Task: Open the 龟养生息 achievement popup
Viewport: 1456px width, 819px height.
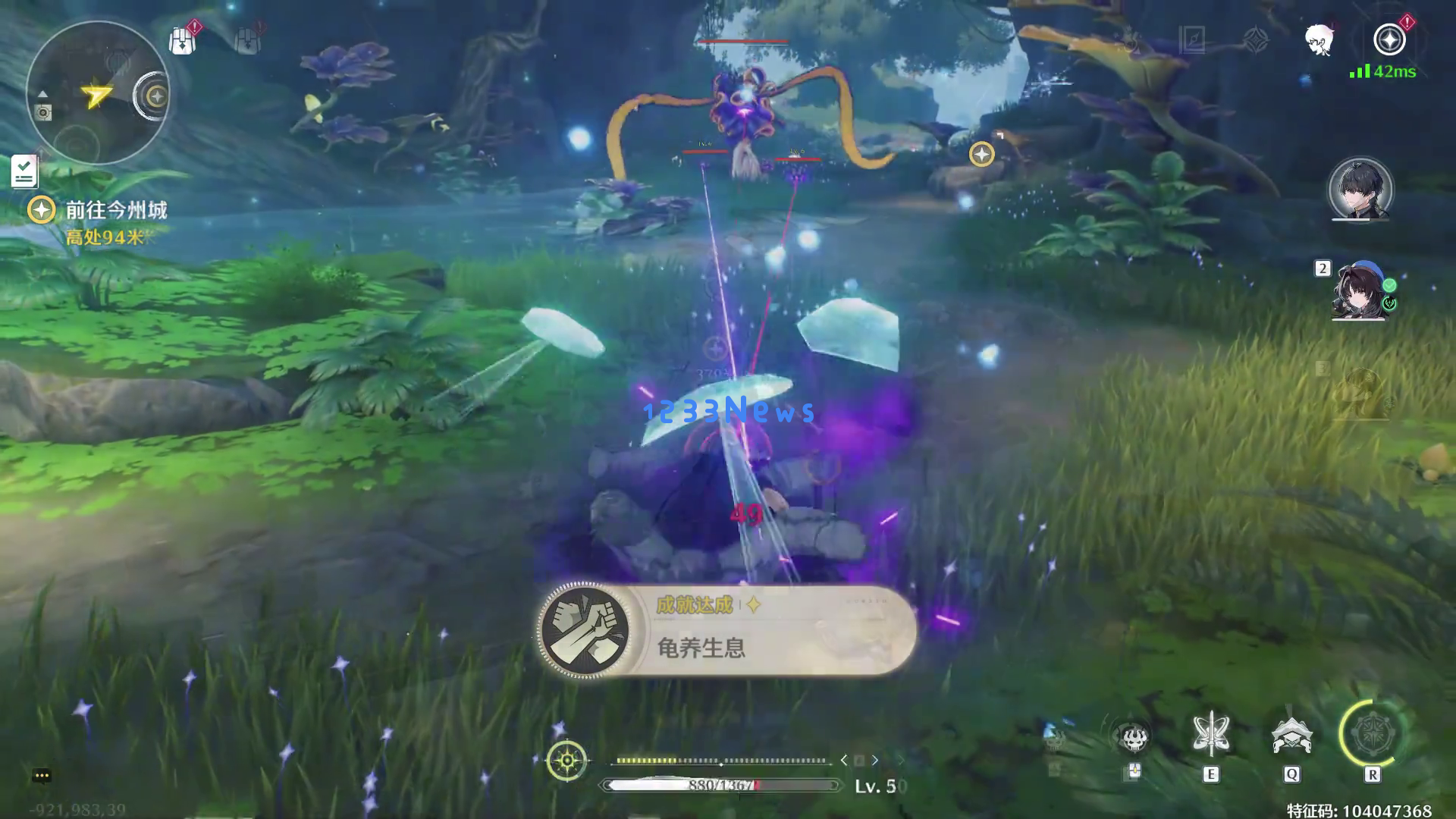Action: click(726, 629)
